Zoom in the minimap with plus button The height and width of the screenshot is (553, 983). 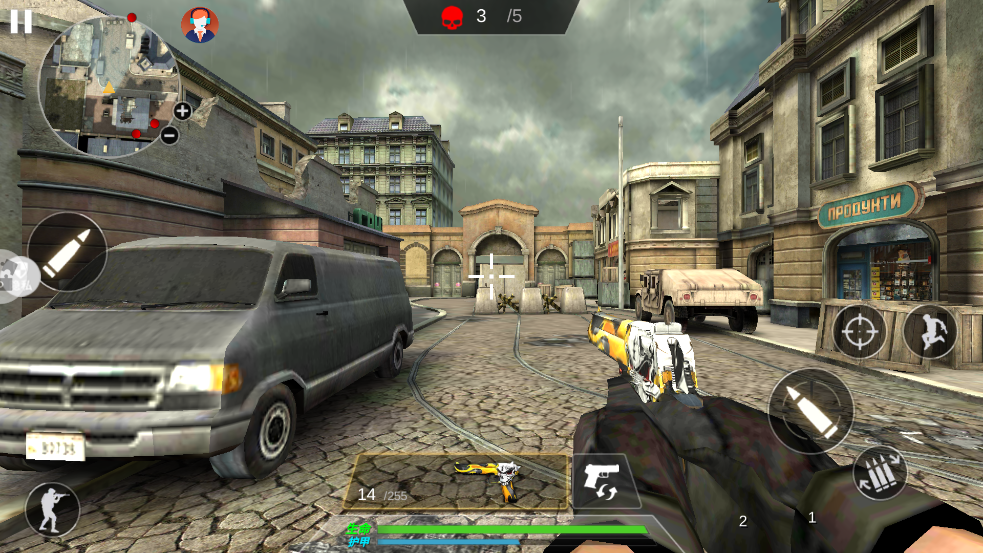[x=182, y=111]
